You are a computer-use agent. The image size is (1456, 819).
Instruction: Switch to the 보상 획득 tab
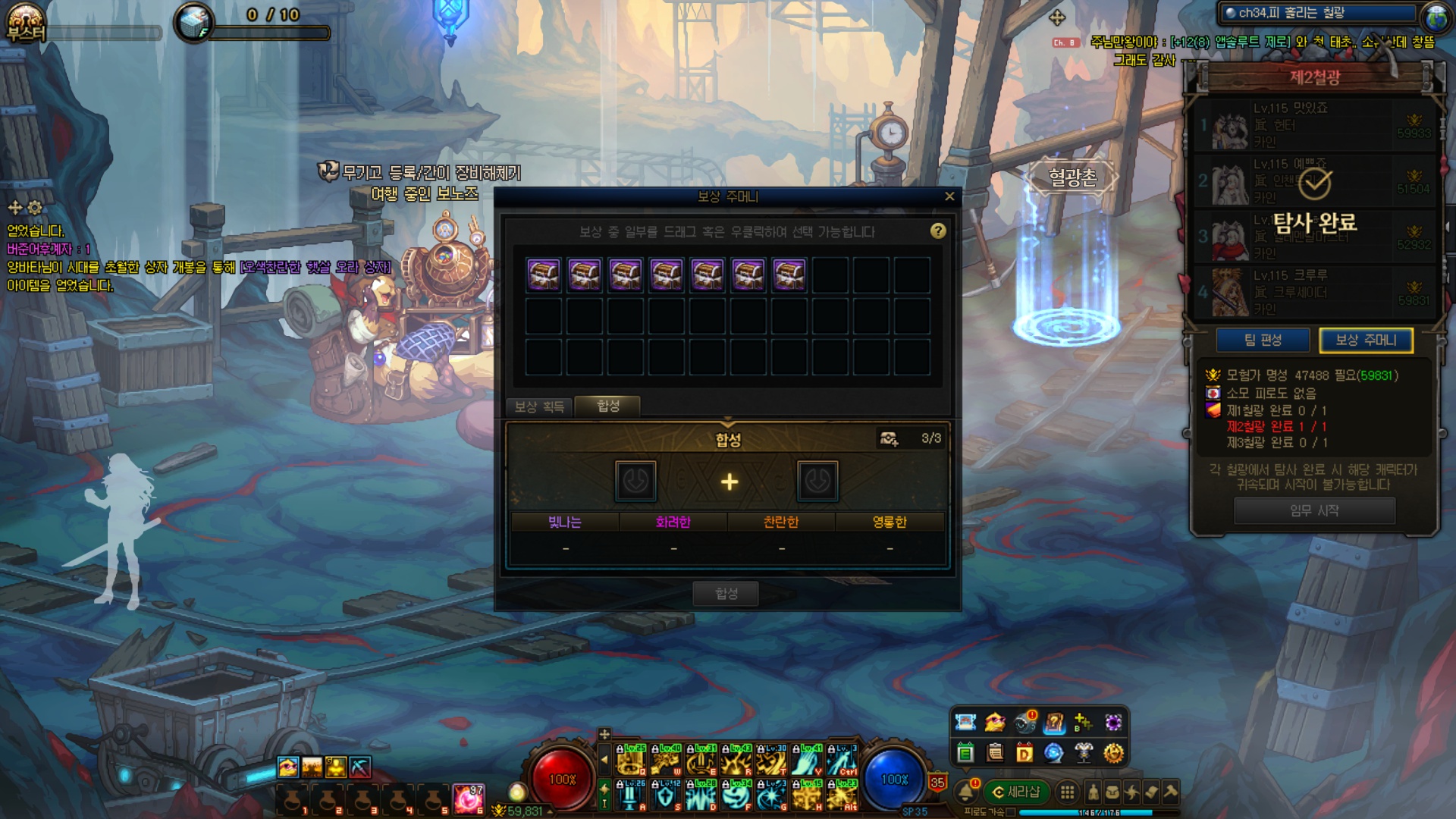[x=539, y=407]
